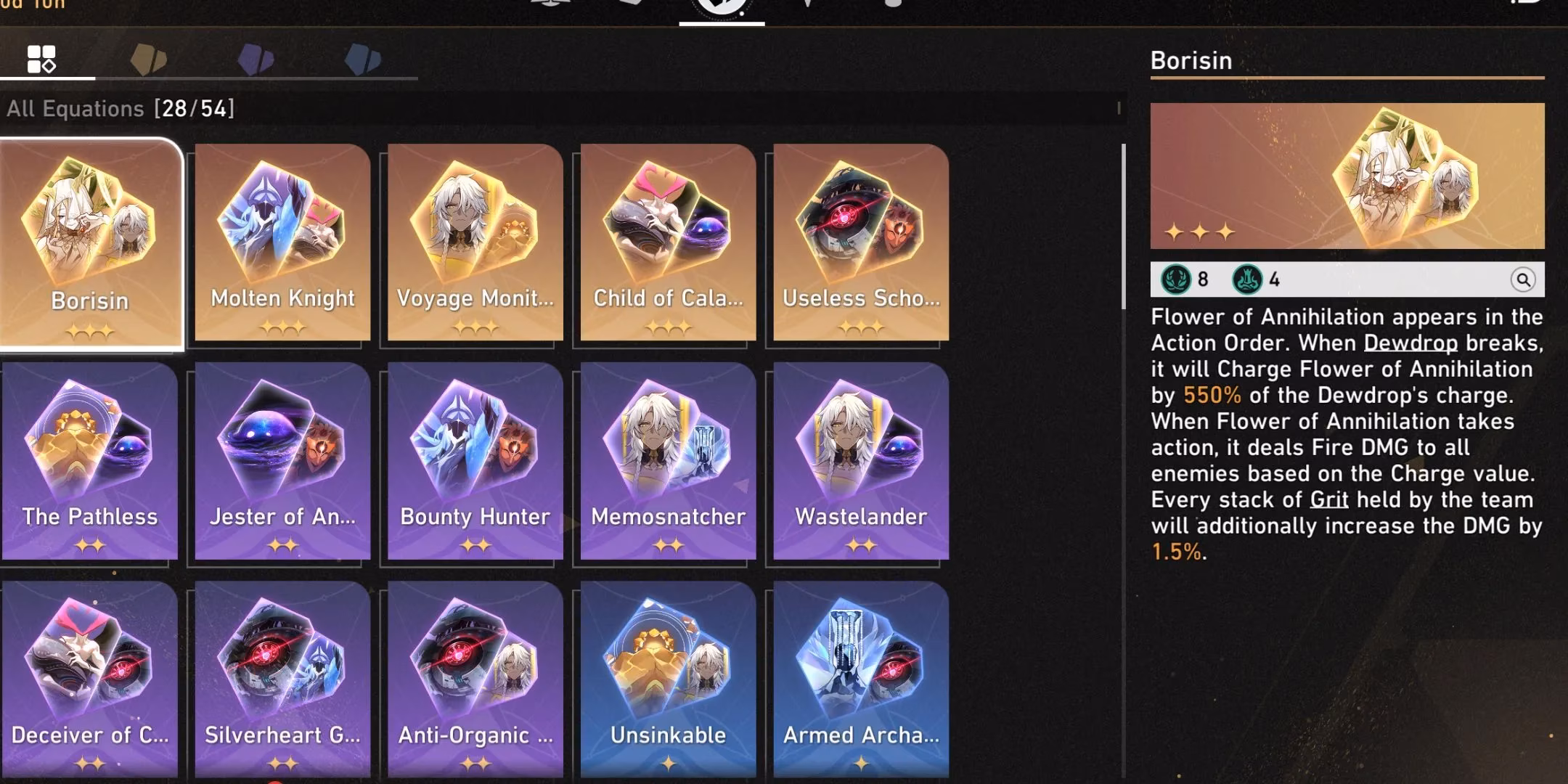Viewport: 1568px width, 784px height.
Task: Choose the Deceiver of Cosmos card
Action: click(x=90, y=679)
